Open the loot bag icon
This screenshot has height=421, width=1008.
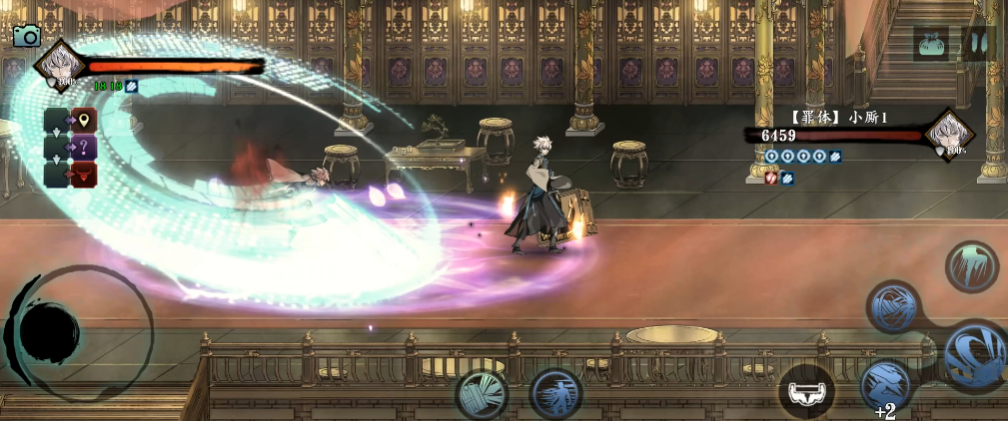click(931, 43)
